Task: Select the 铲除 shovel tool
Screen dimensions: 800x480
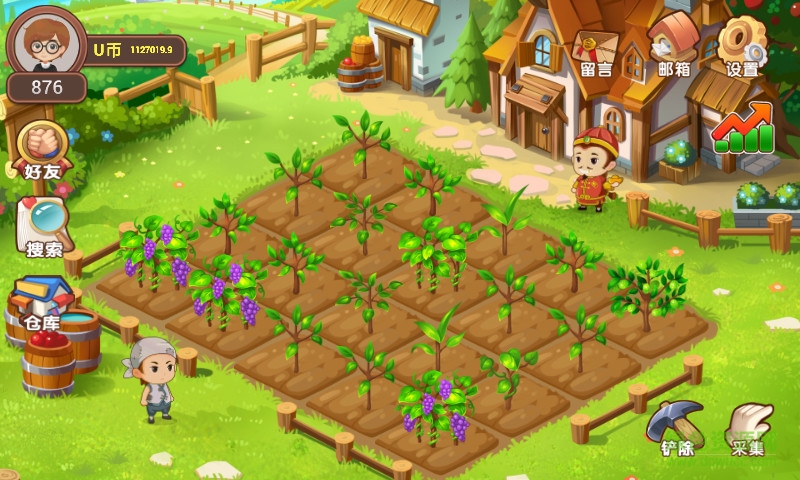Action: pos(677,427)
